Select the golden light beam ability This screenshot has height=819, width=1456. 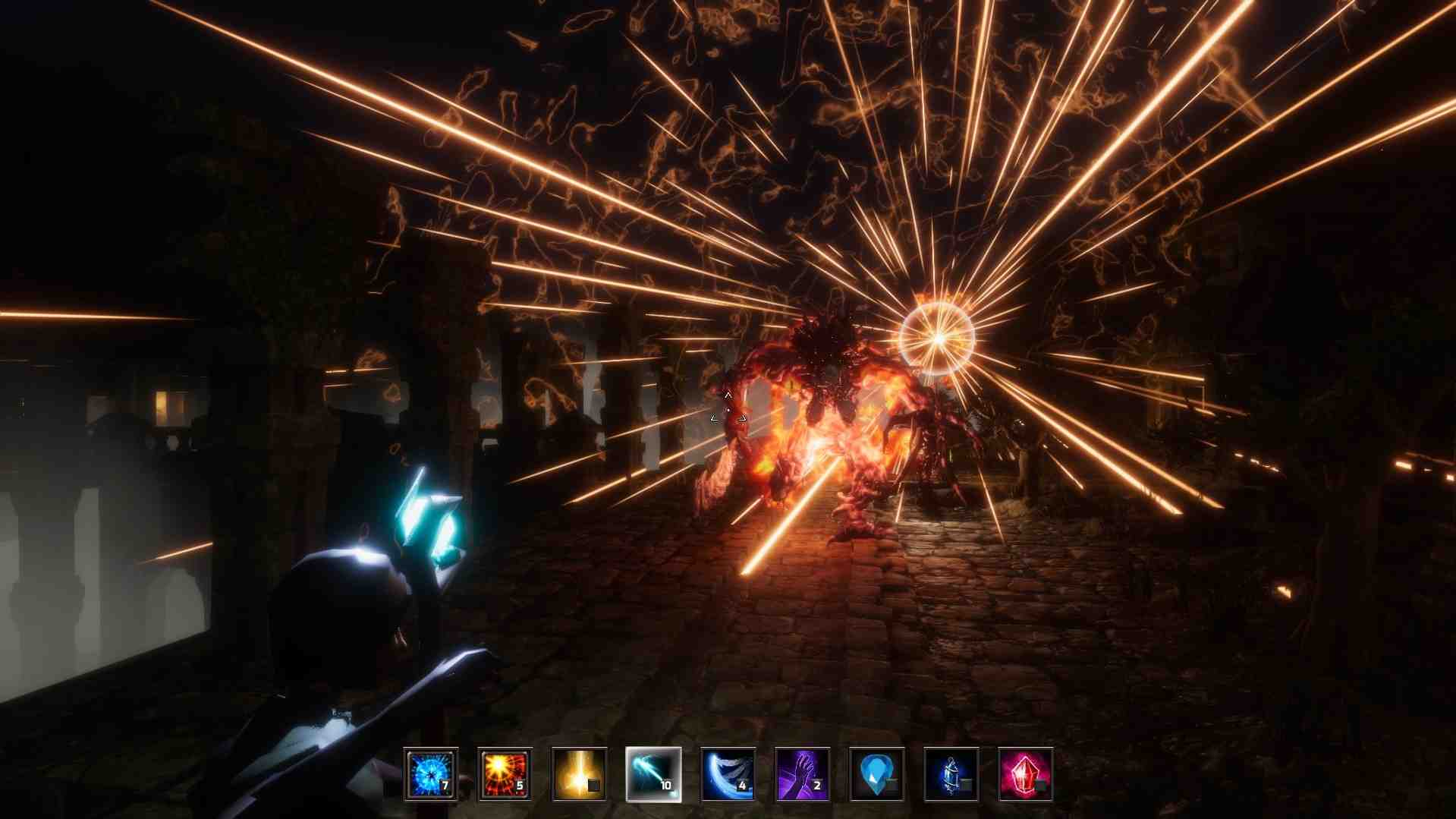(579, 774)
